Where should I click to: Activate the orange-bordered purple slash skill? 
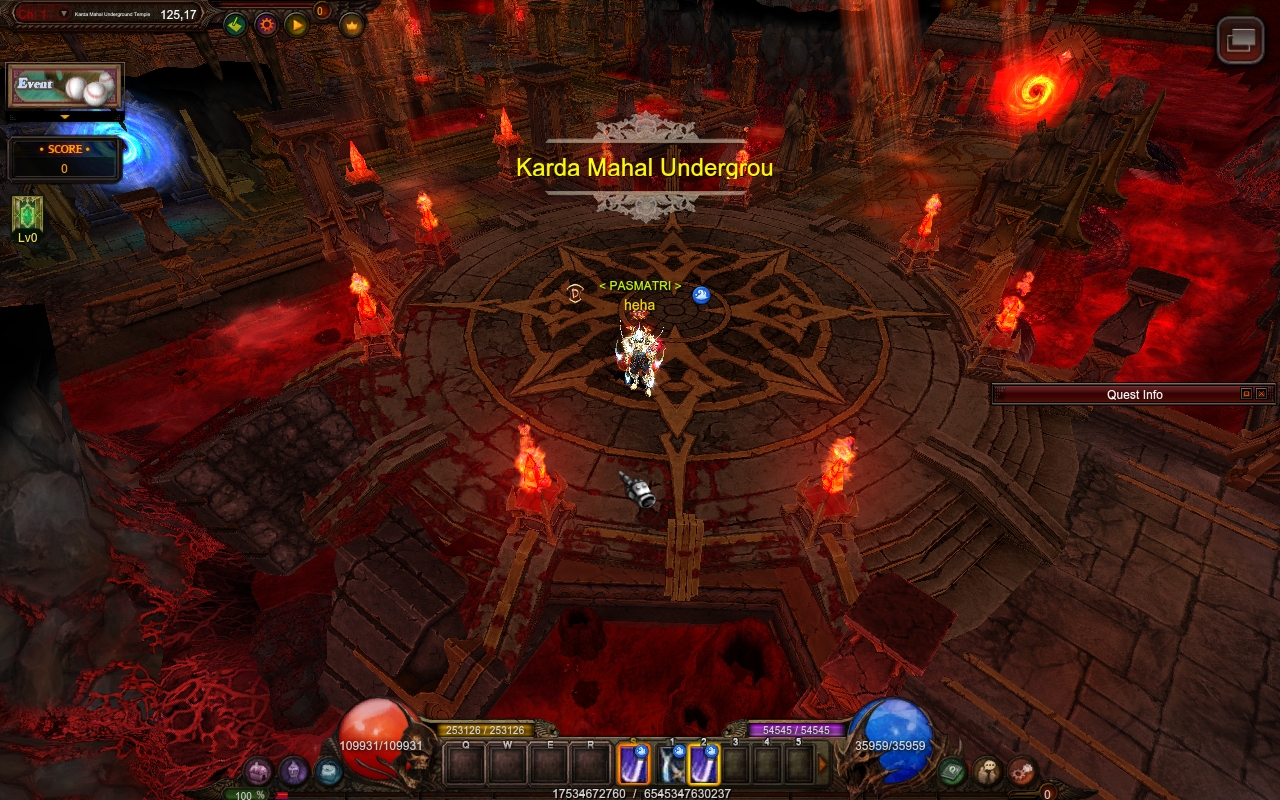633,765
